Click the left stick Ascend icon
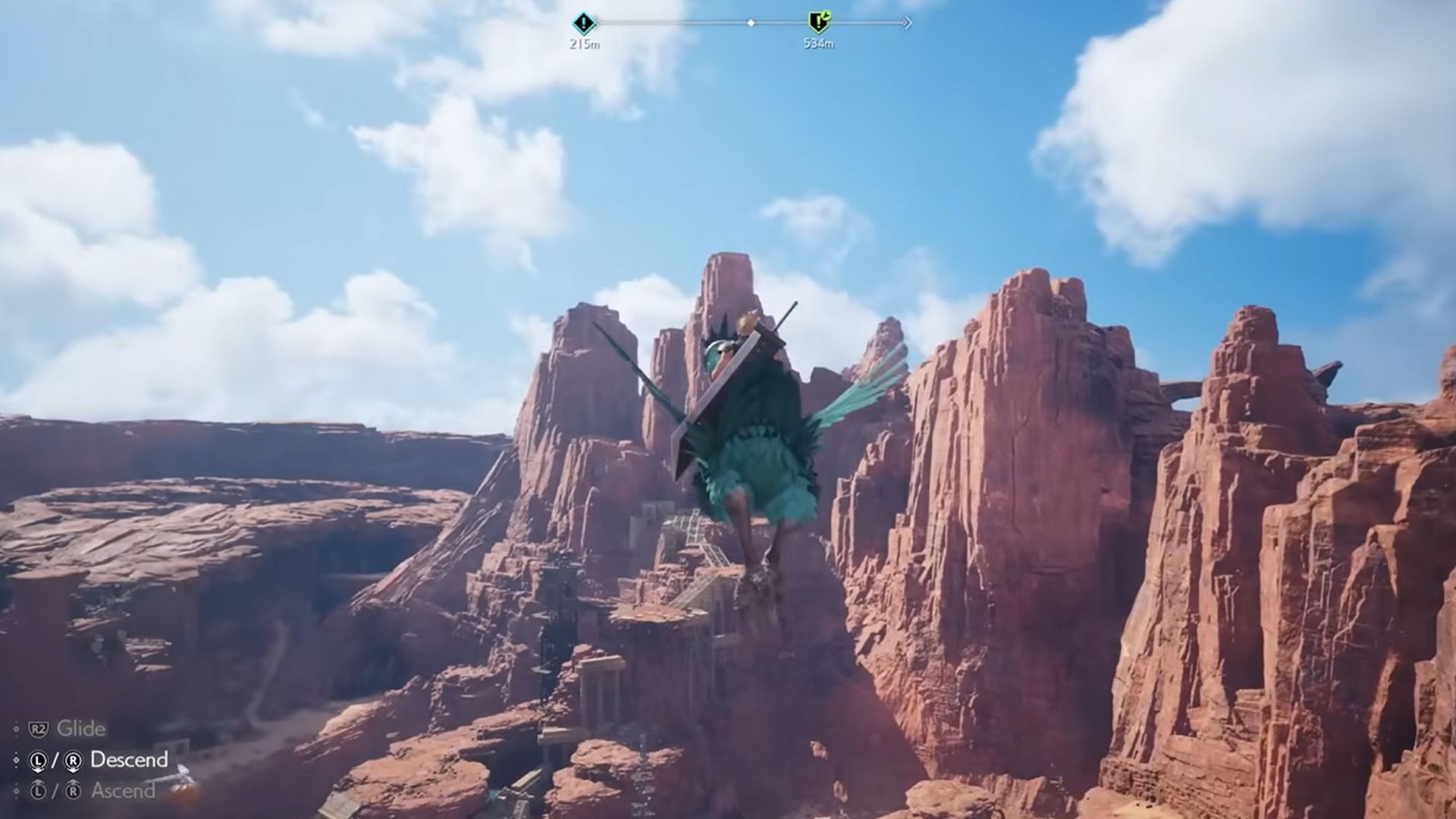1456x819 pixels. pyautogui.click(x=38, y=790)
